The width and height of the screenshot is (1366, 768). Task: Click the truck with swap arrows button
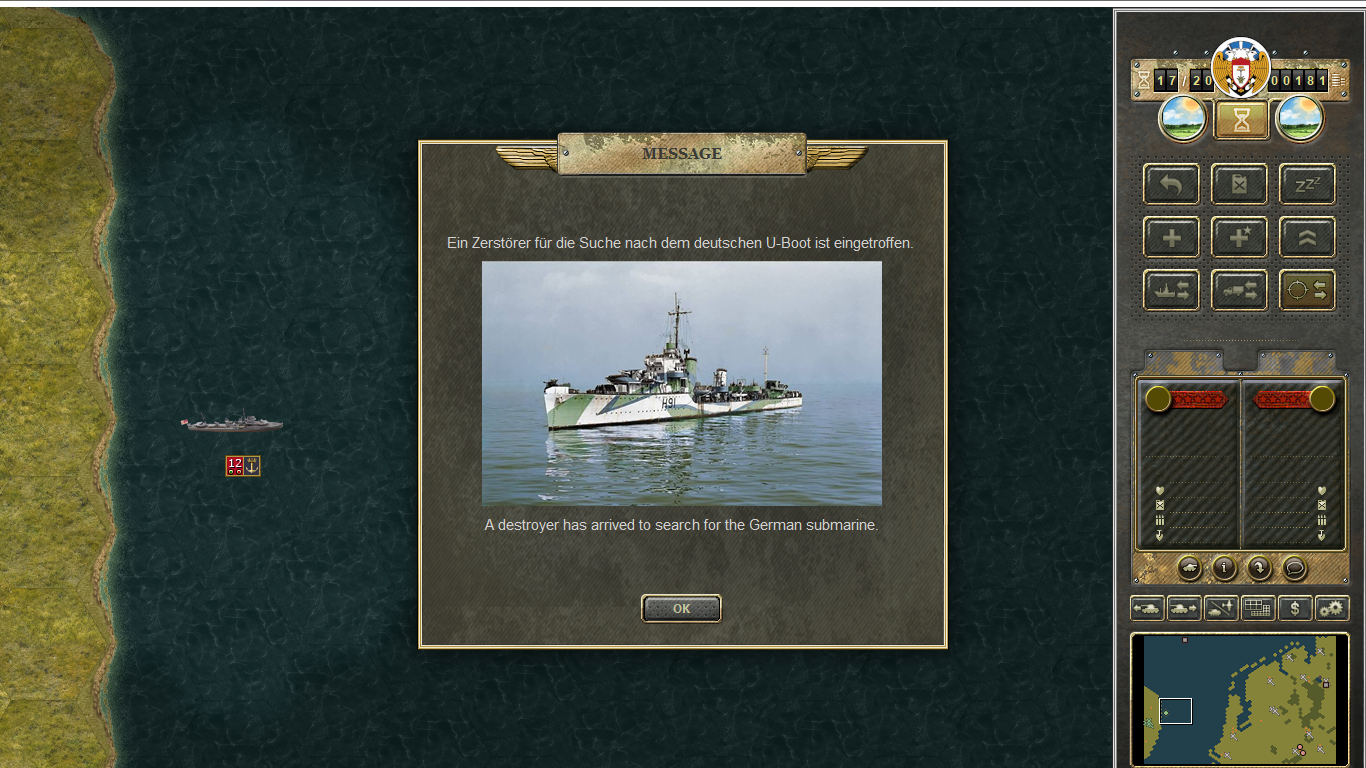click(x=1239, y=290)
